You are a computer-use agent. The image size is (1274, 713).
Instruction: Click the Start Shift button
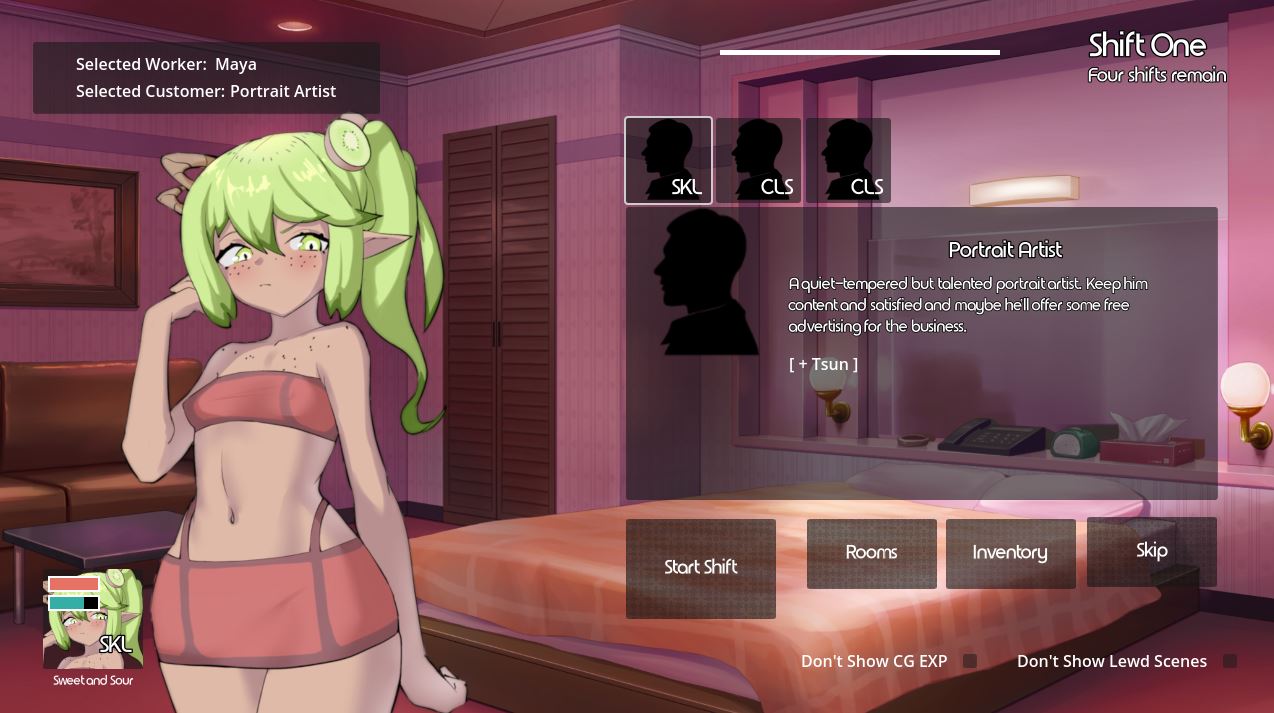pos(700,568)
